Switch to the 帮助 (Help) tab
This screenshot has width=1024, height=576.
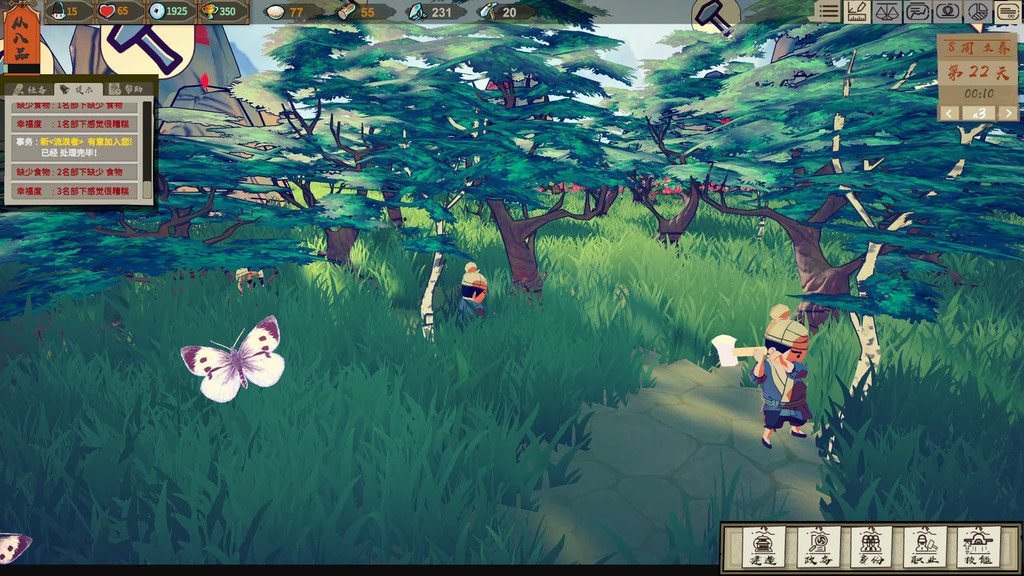coord(128,89)
